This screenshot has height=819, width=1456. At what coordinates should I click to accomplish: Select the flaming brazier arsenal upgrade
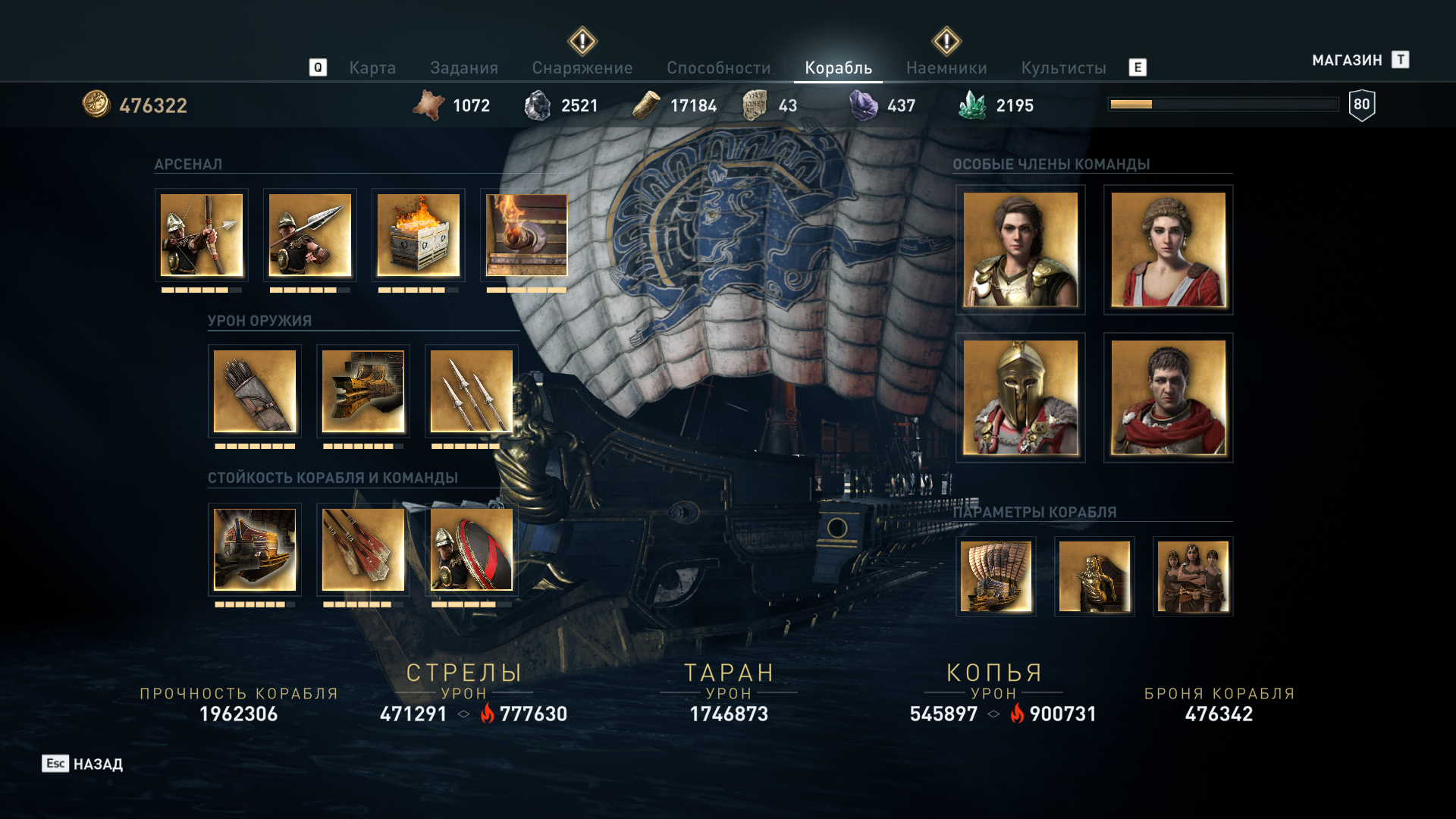[x=419, y=235]
